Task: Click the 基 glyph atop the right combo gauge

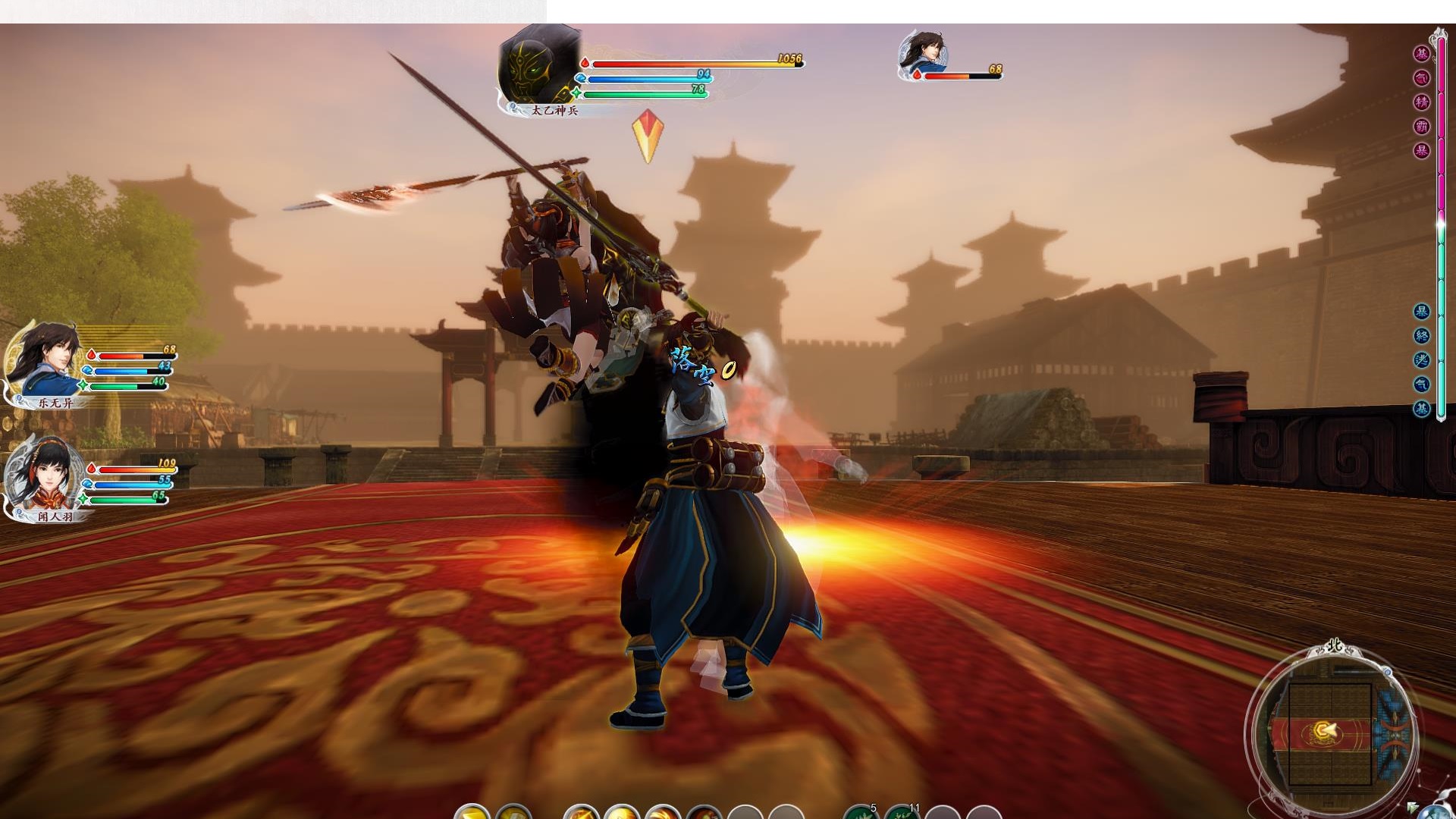Action: [1421, 55]
